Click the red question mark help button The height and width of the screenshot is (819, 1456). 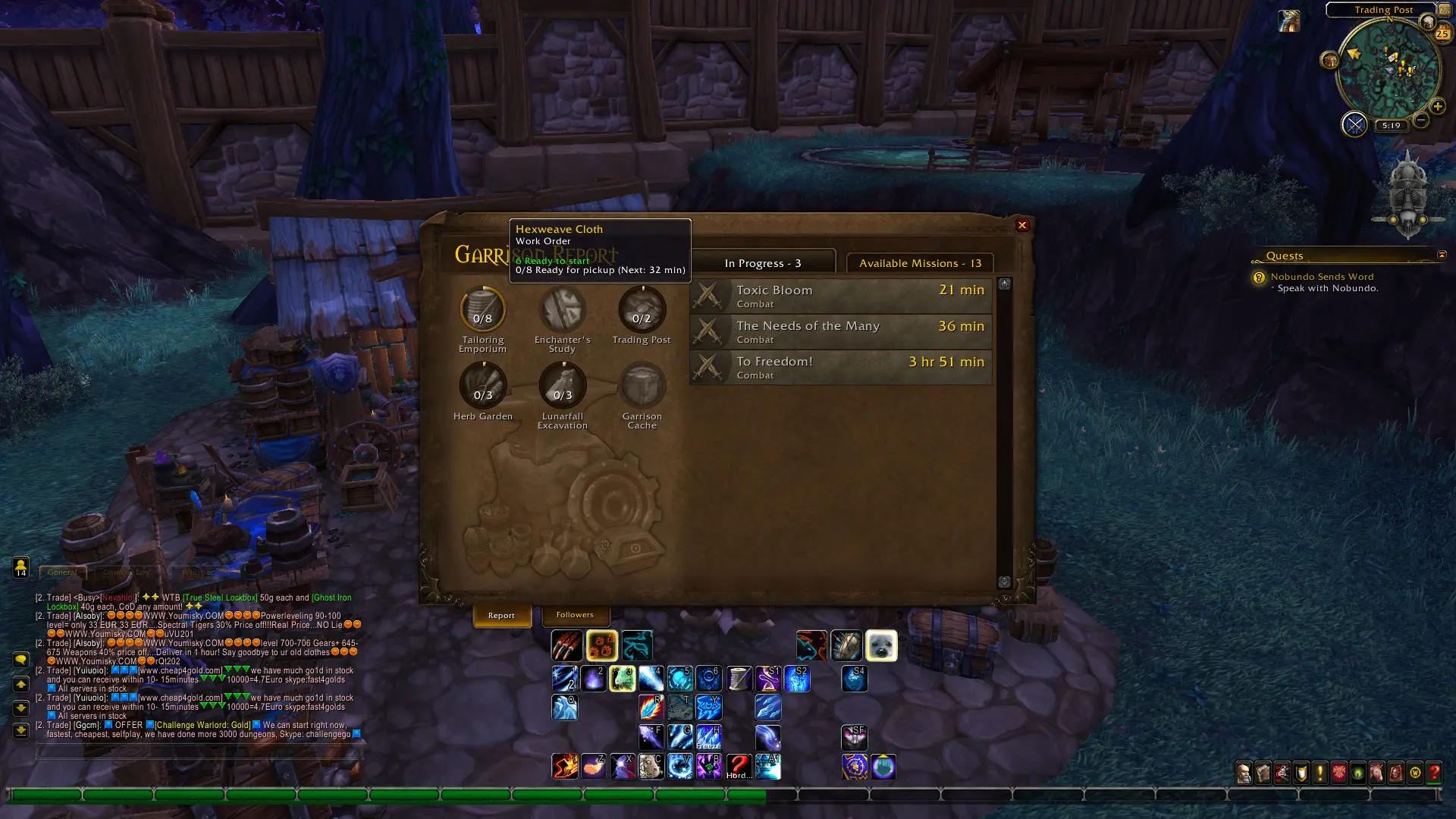(1433, 773)
